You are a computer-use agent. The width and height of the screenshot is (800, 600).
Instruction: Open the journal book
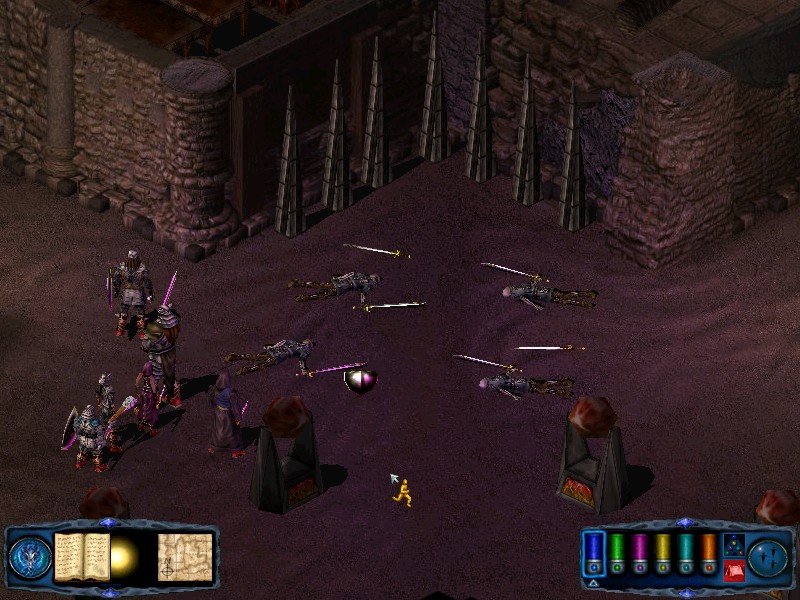(82, 555)
